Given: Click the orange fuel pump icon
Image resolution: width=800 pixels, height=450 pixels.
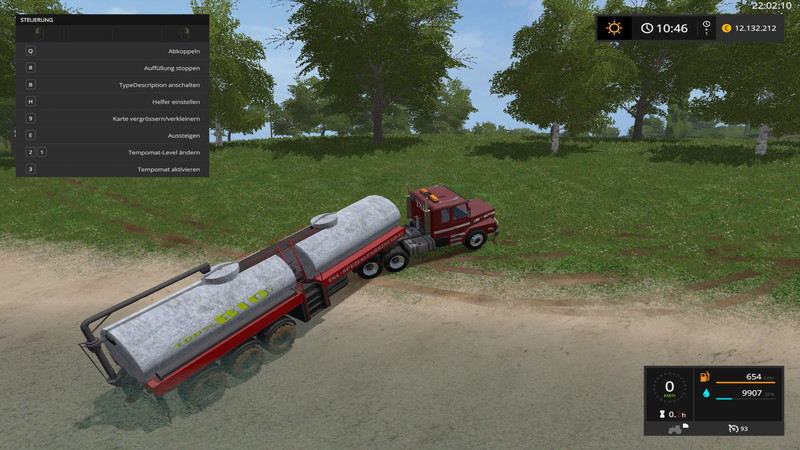Looking at the screenshot, I should [x=707, y=377].
